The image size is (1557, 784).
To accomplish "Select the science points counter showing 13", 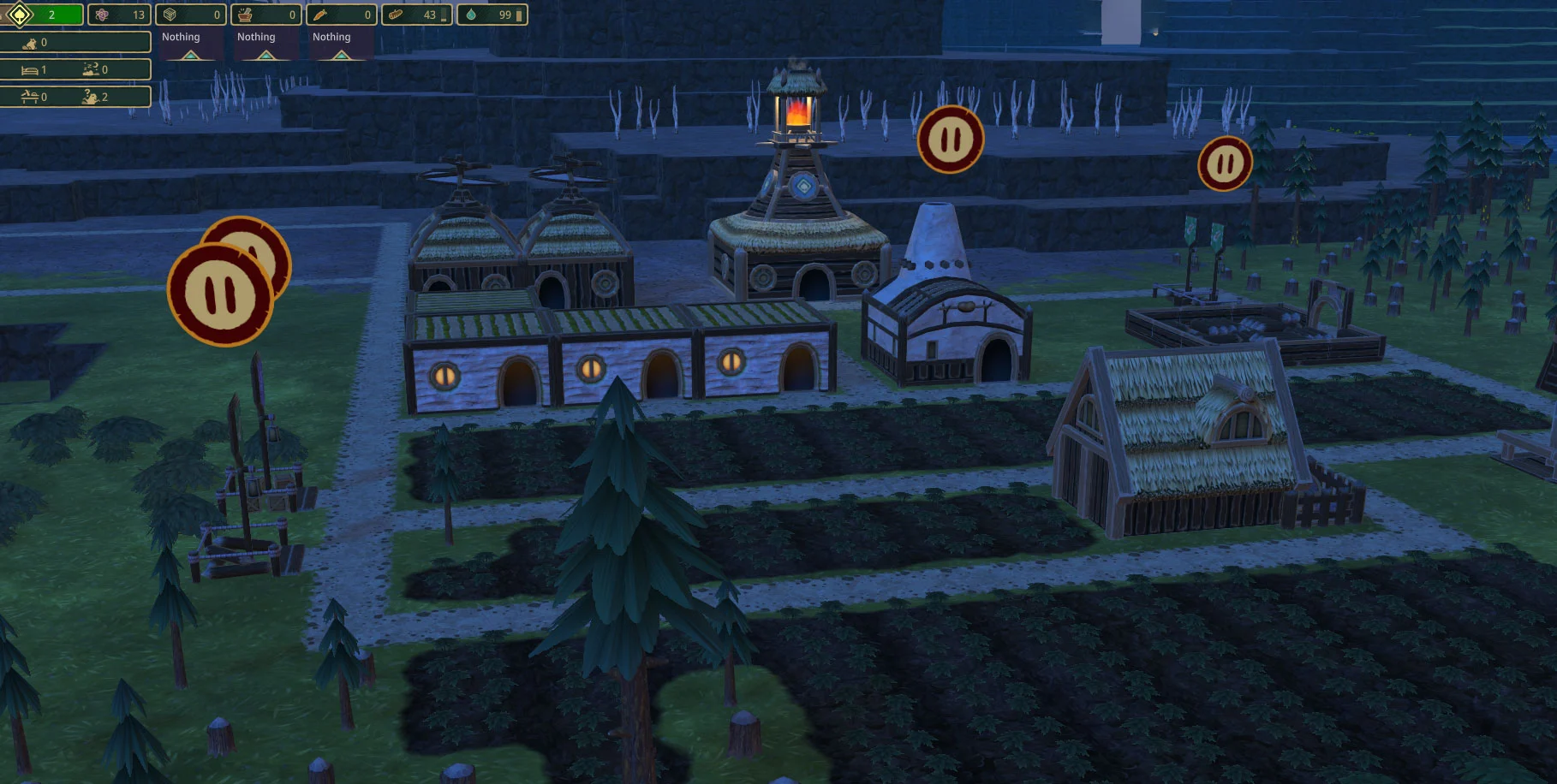I will click(119, 15).
